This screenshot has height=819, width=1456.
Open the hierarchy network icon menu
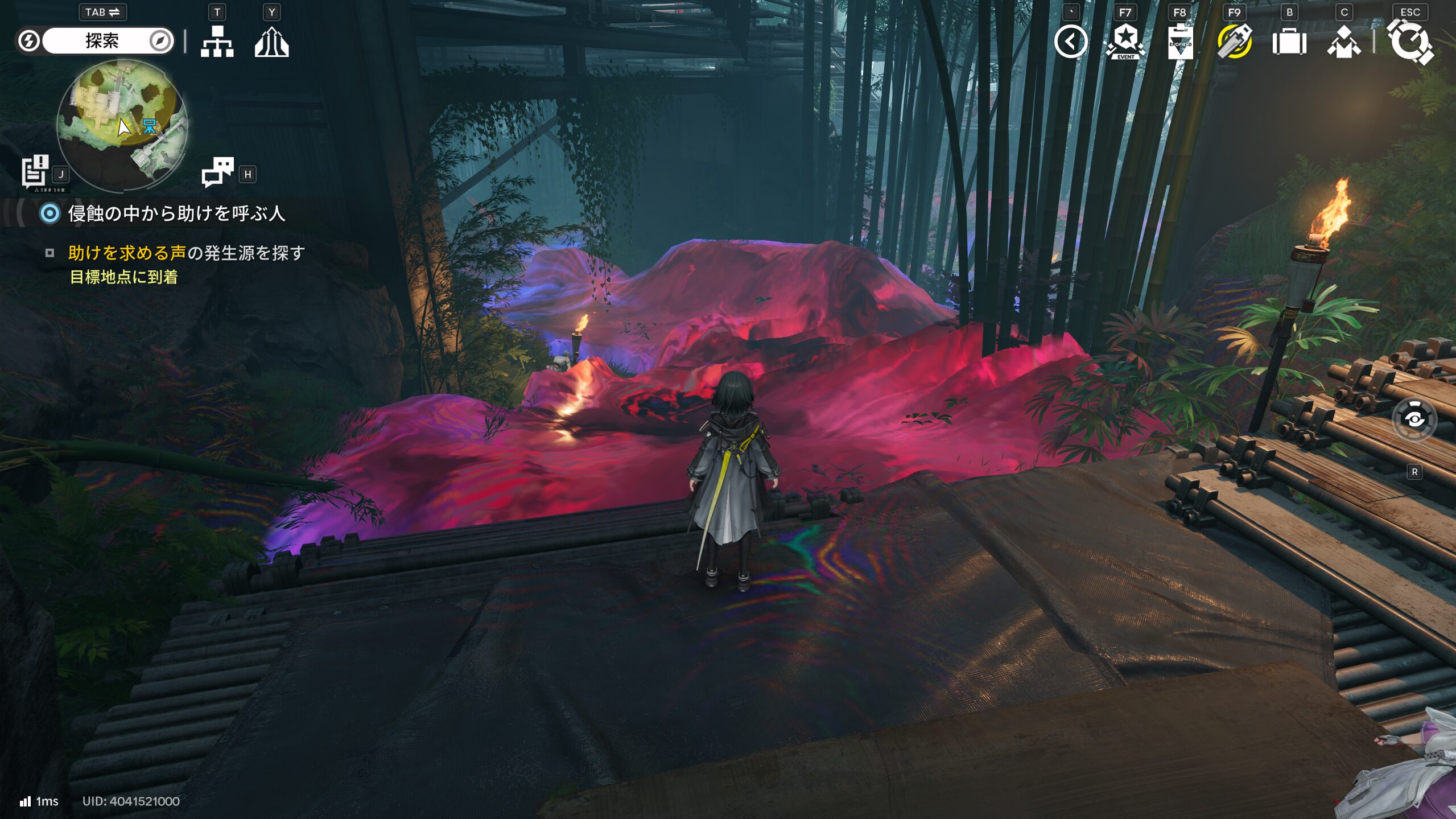[x=217, y=42]
